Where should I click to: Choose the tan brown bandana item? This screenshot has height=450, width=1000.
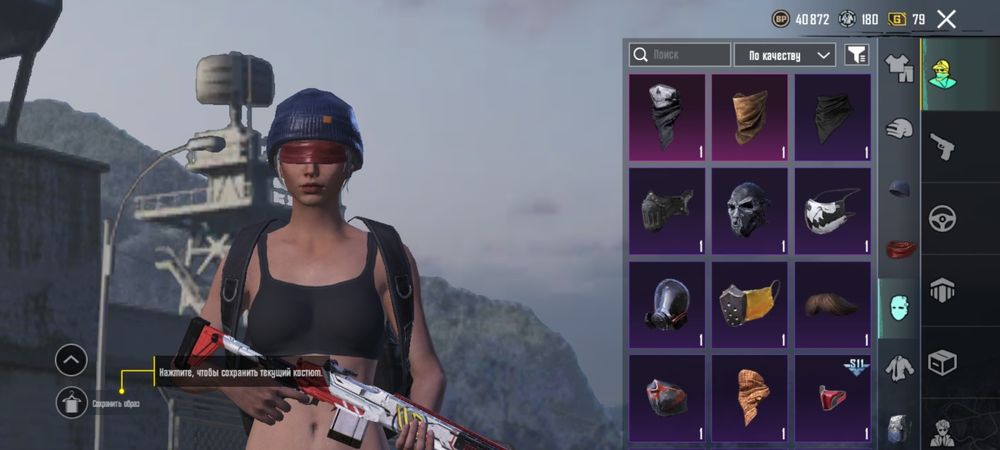point(750,116)
